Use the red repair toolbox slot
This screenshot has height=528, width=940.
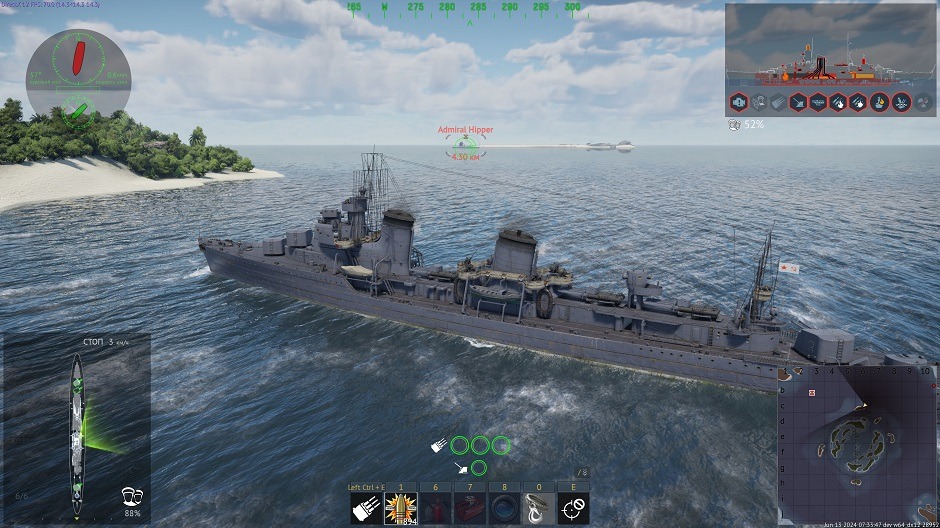469,509
